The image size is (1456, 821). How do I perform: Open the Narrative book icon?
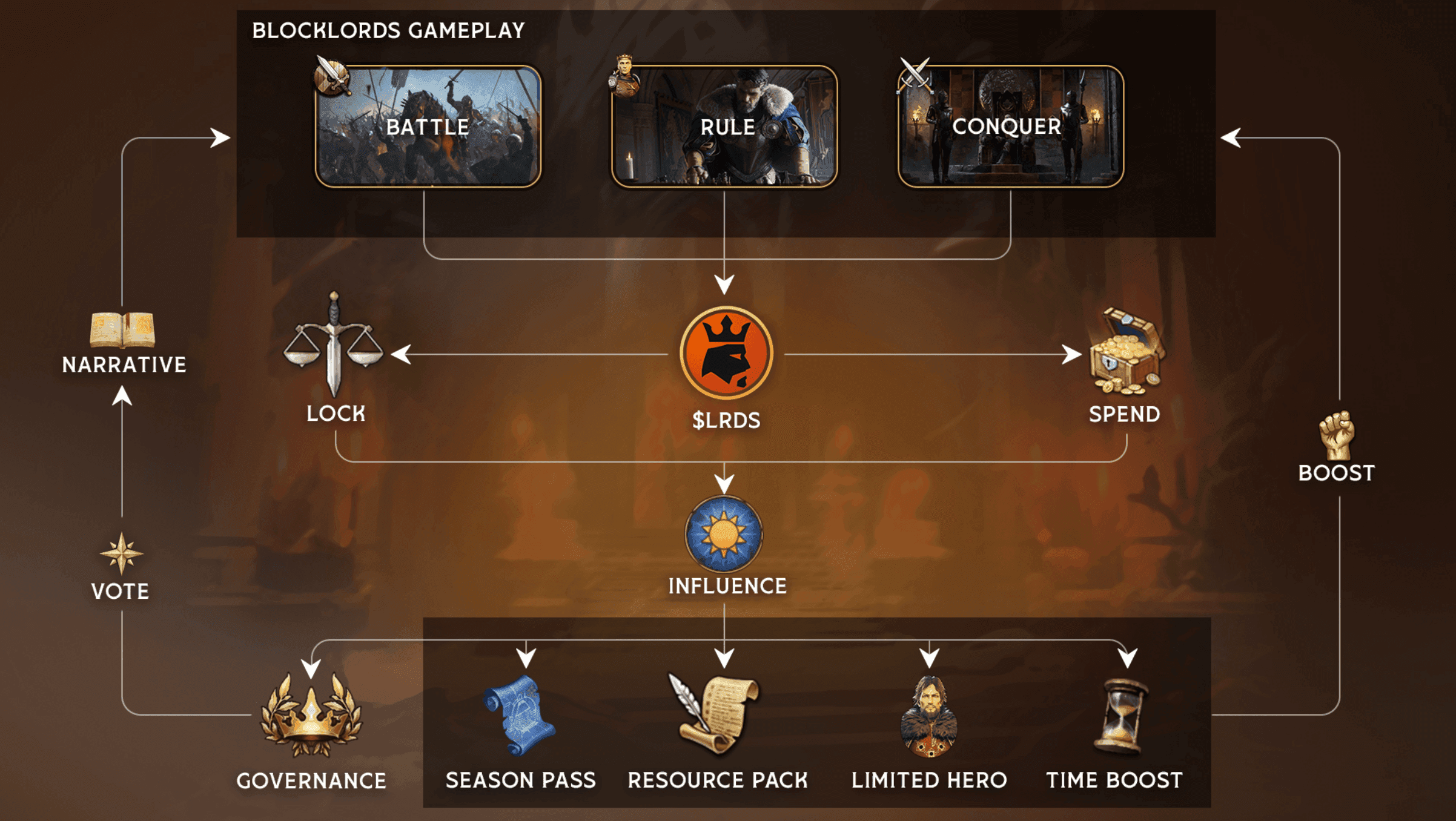click(122, 330)
